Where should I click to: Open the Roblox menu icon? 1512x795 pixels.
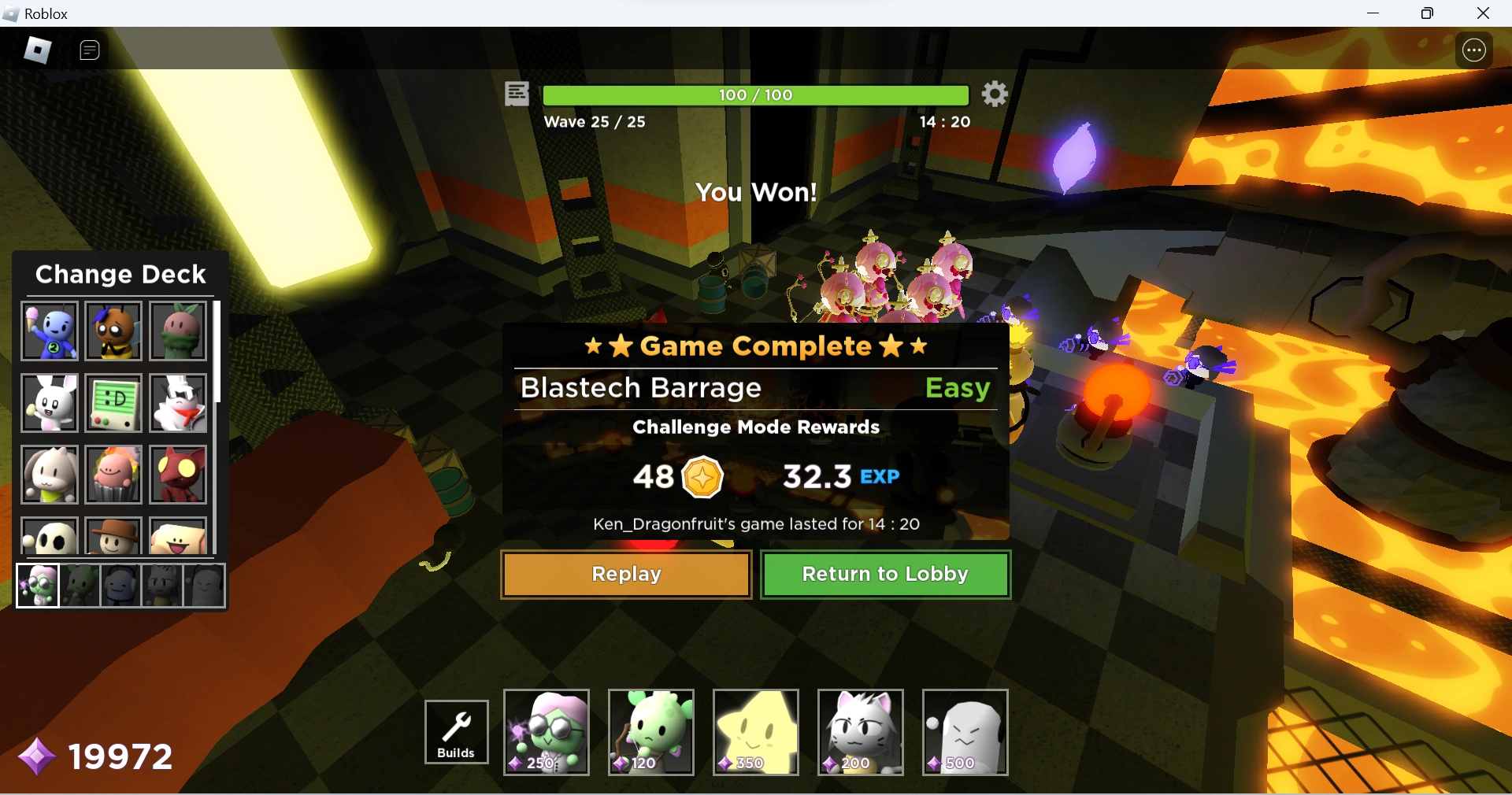click(x=36, y=50)
